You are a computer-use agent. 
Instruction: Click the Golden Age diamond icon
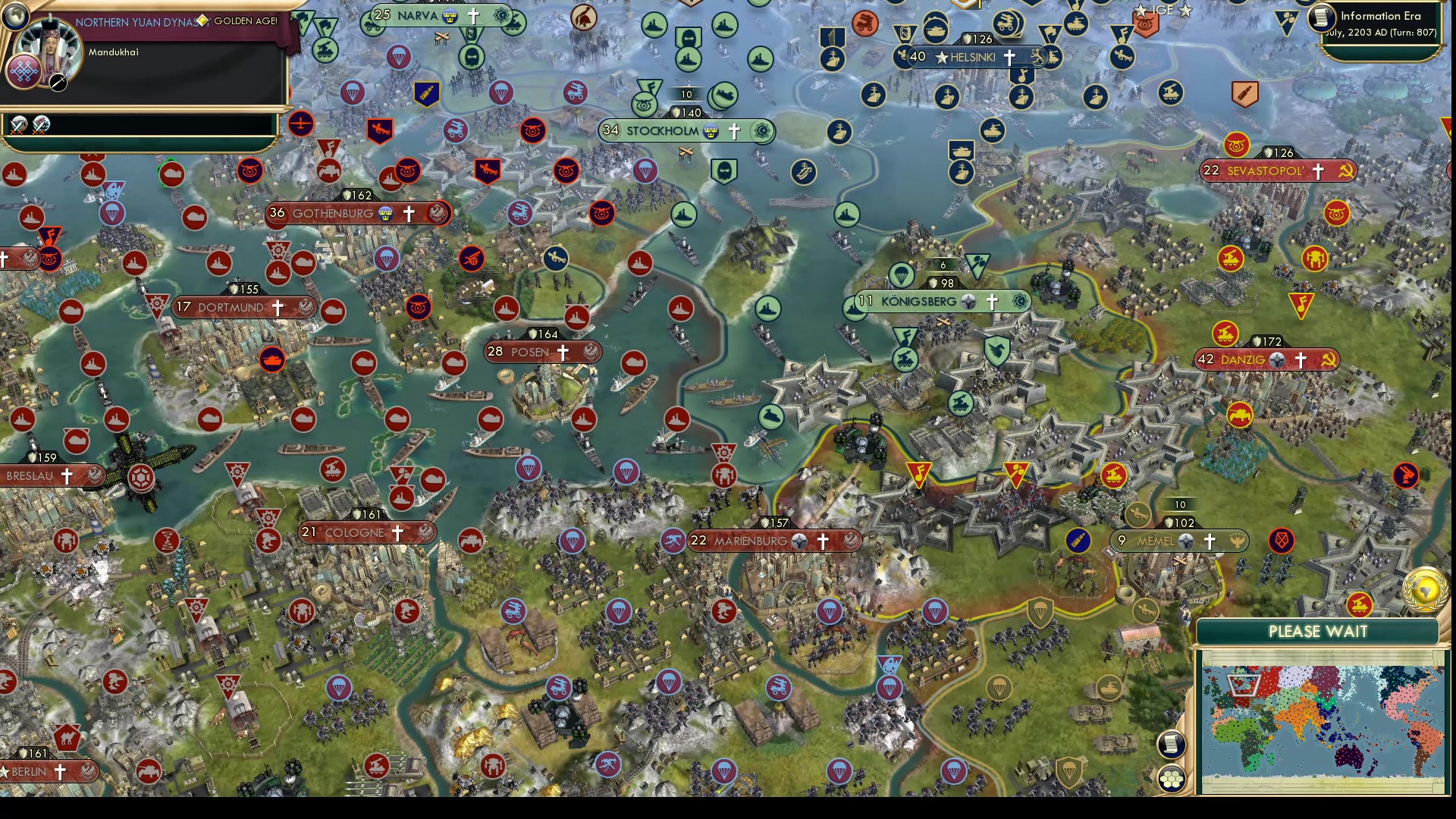coord(202,21)
